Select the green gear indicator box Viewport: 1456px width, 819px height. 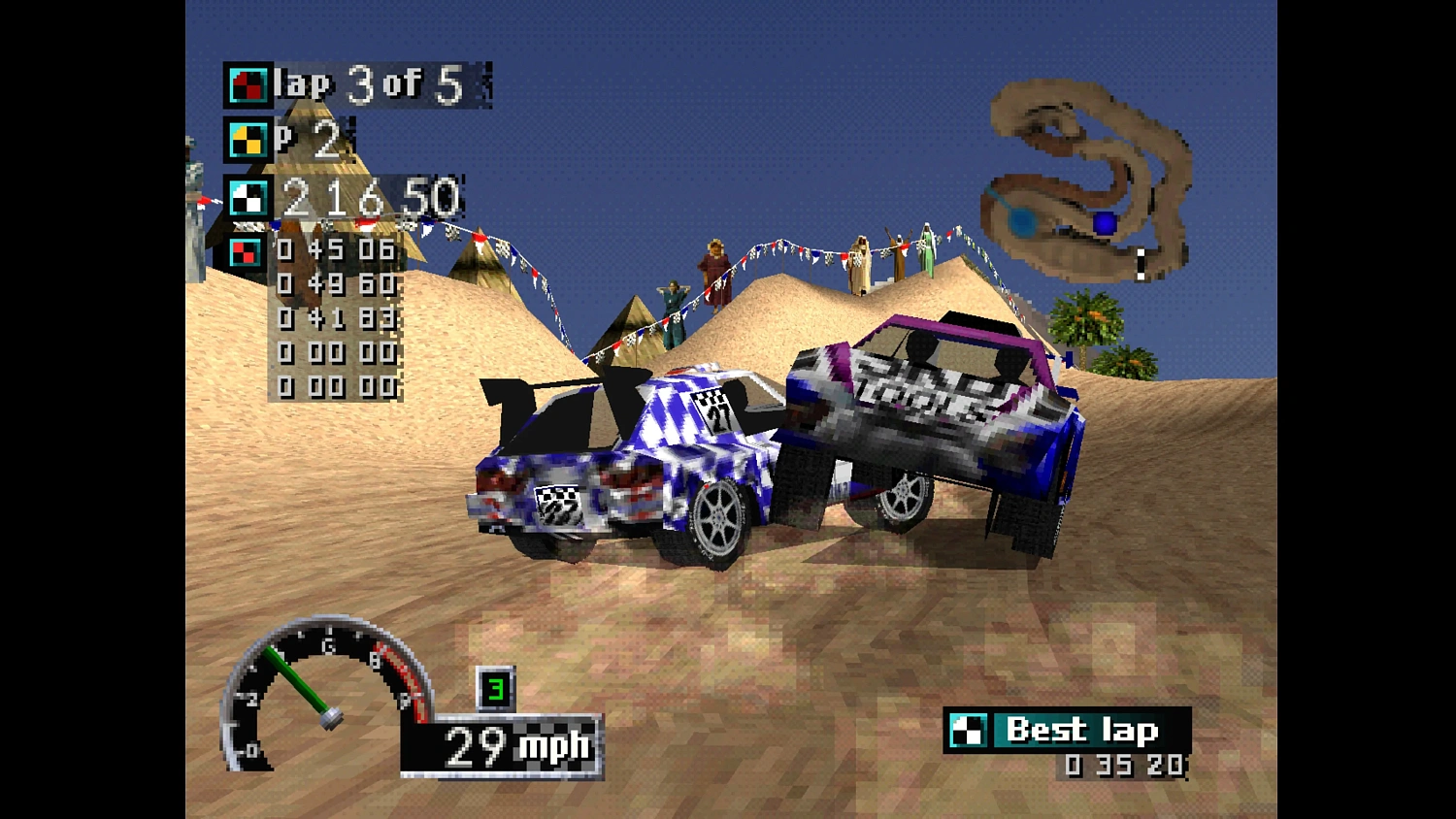(x=494, y=689)
